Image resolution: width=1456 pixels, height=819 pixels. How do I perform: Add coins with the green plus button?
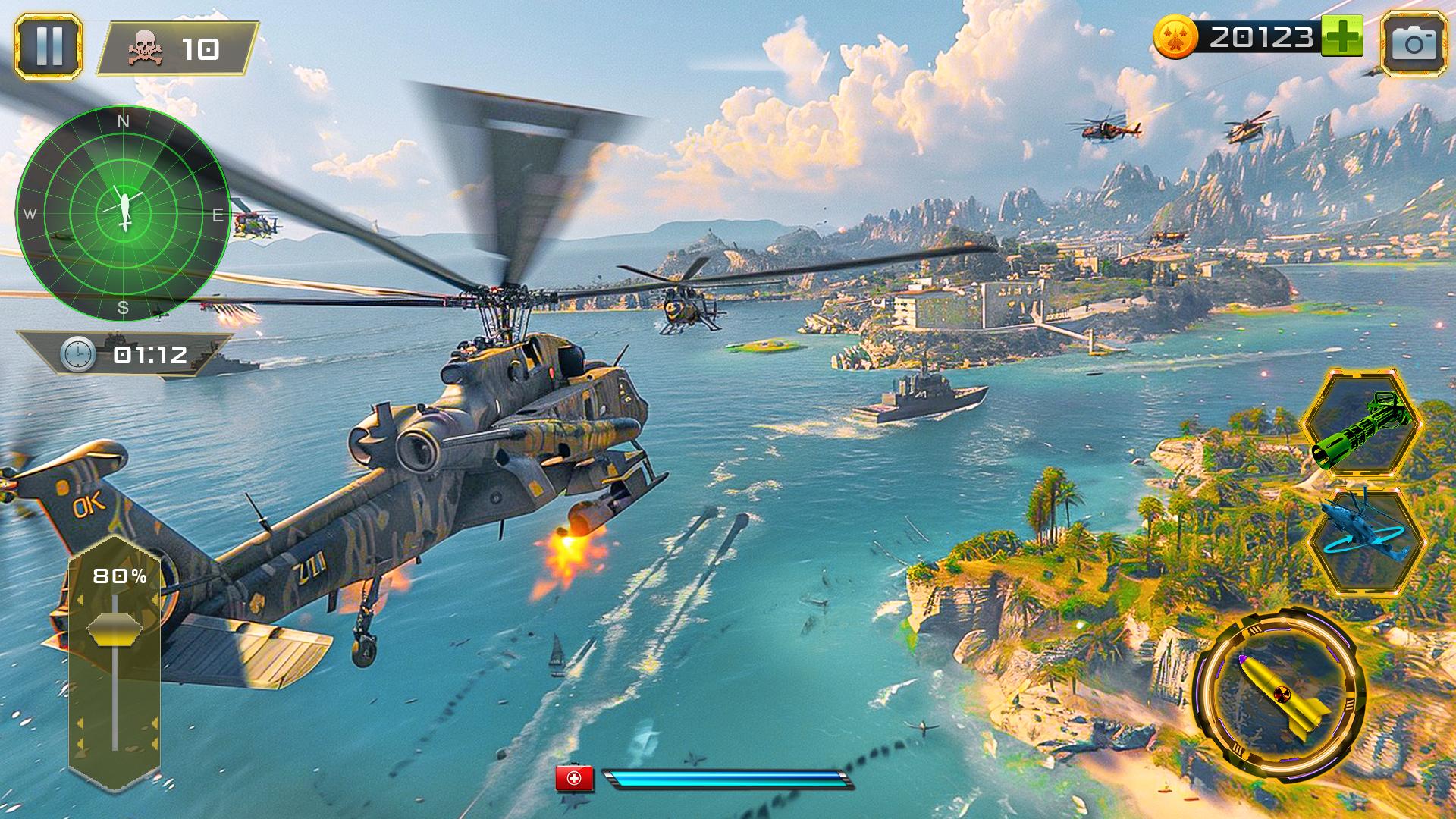(1341, 36)
